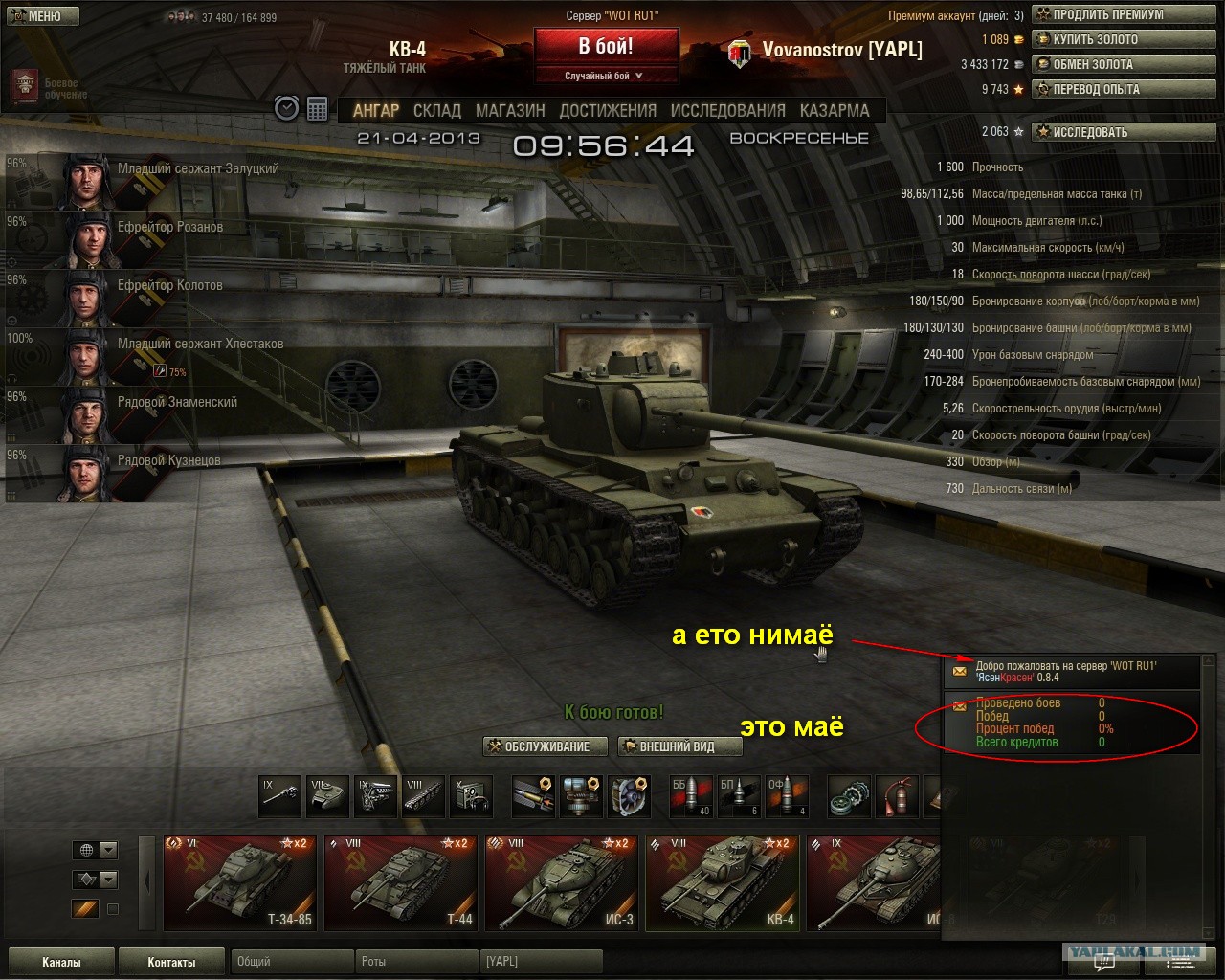
Task: Open the КАЗАРМА tab
Action: [x=835, y=111]
